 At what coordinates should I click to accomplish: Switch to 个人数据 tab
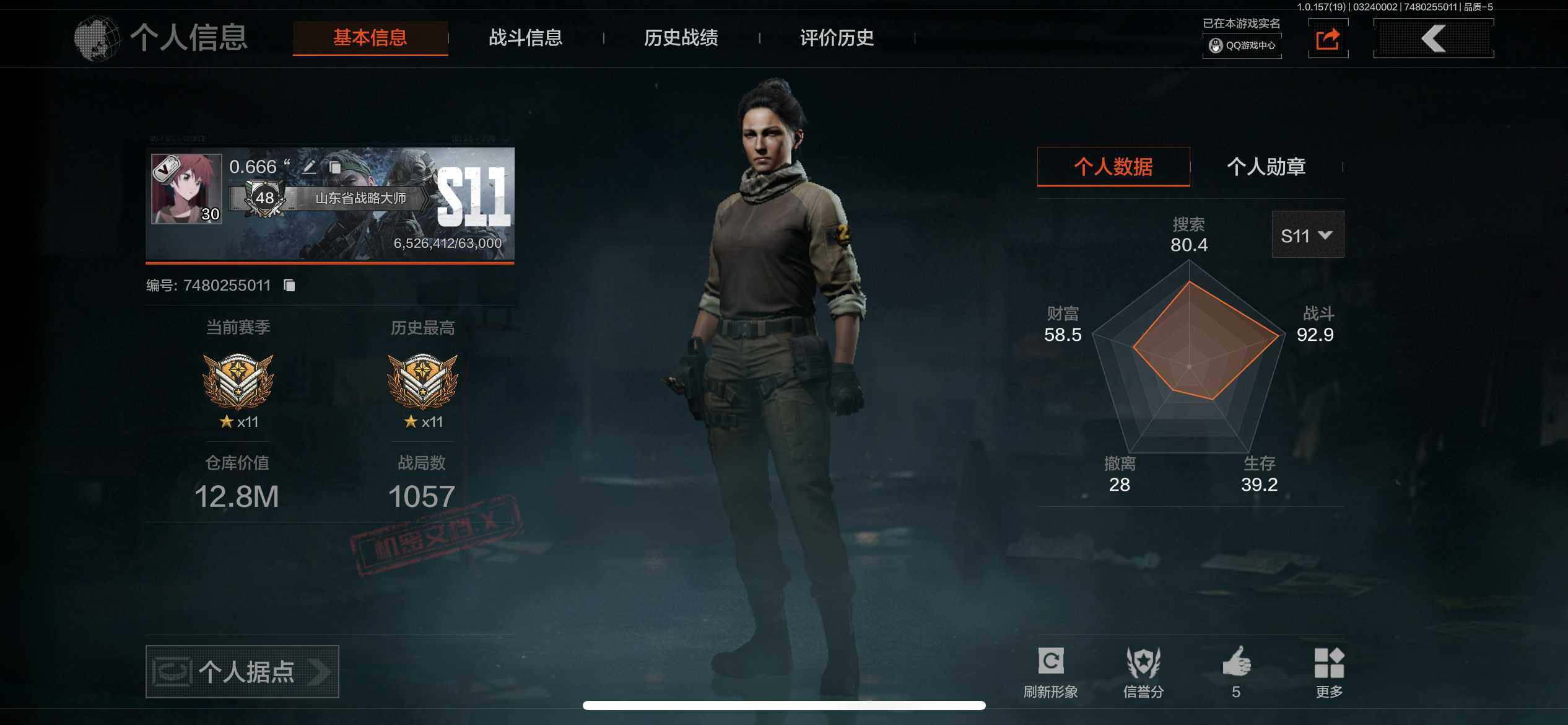pos(1113,166)
